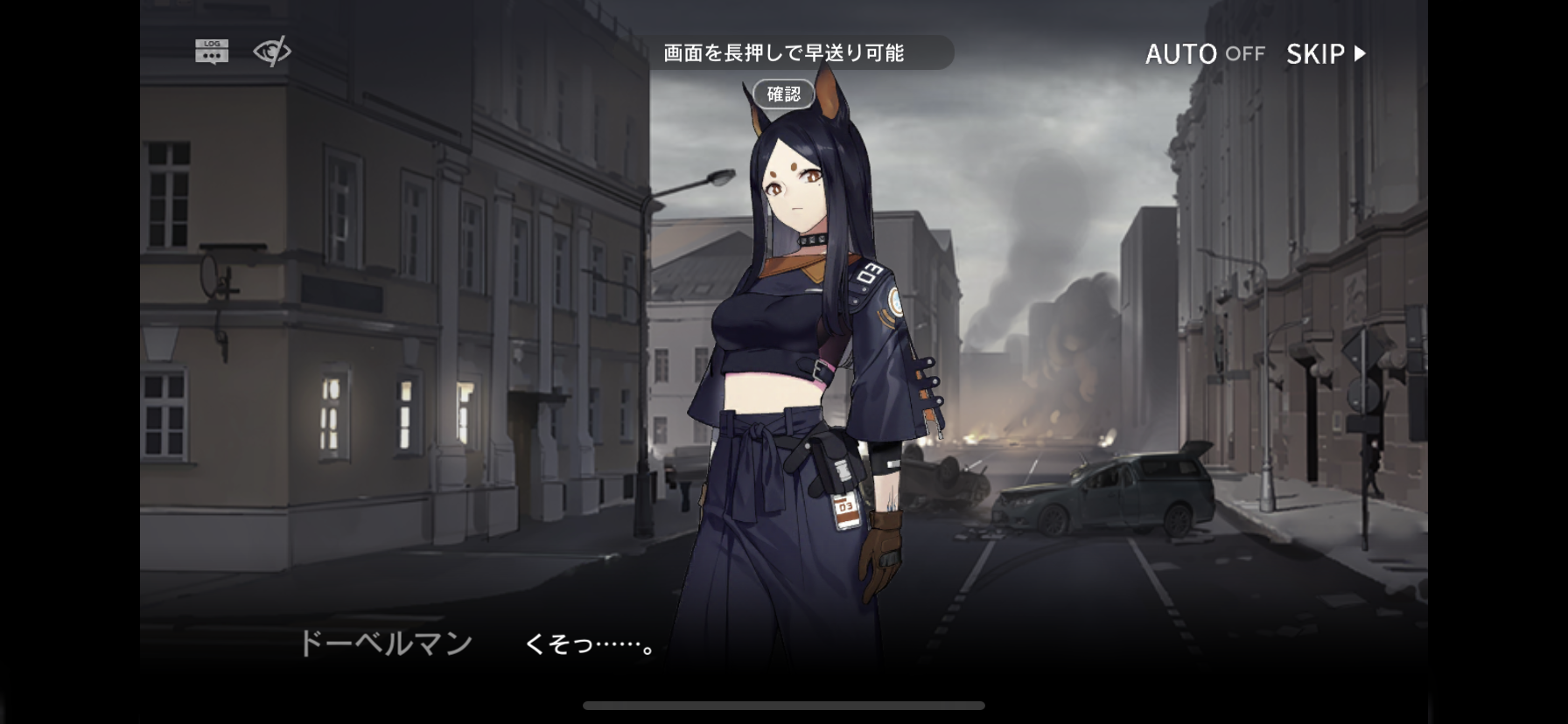This screenshot has height=724, width=1568.
Task: Tap the OFF status label next to AUTO
Action: tap(1243, 54)
